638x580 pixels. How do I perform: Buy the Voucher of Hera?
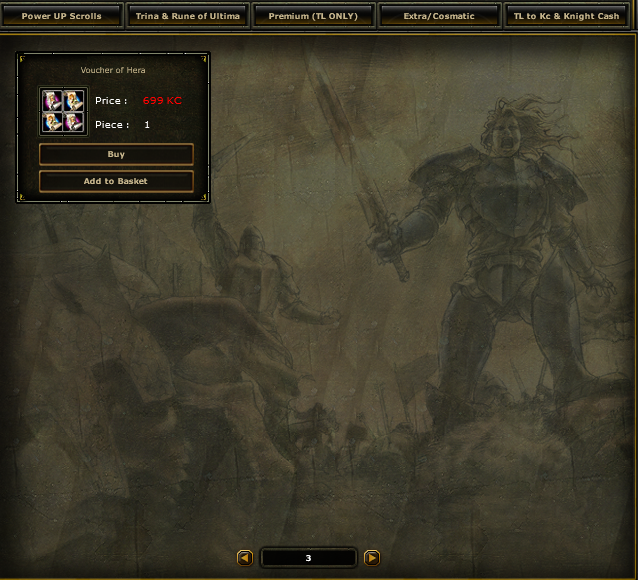click(x=116, y=155)
